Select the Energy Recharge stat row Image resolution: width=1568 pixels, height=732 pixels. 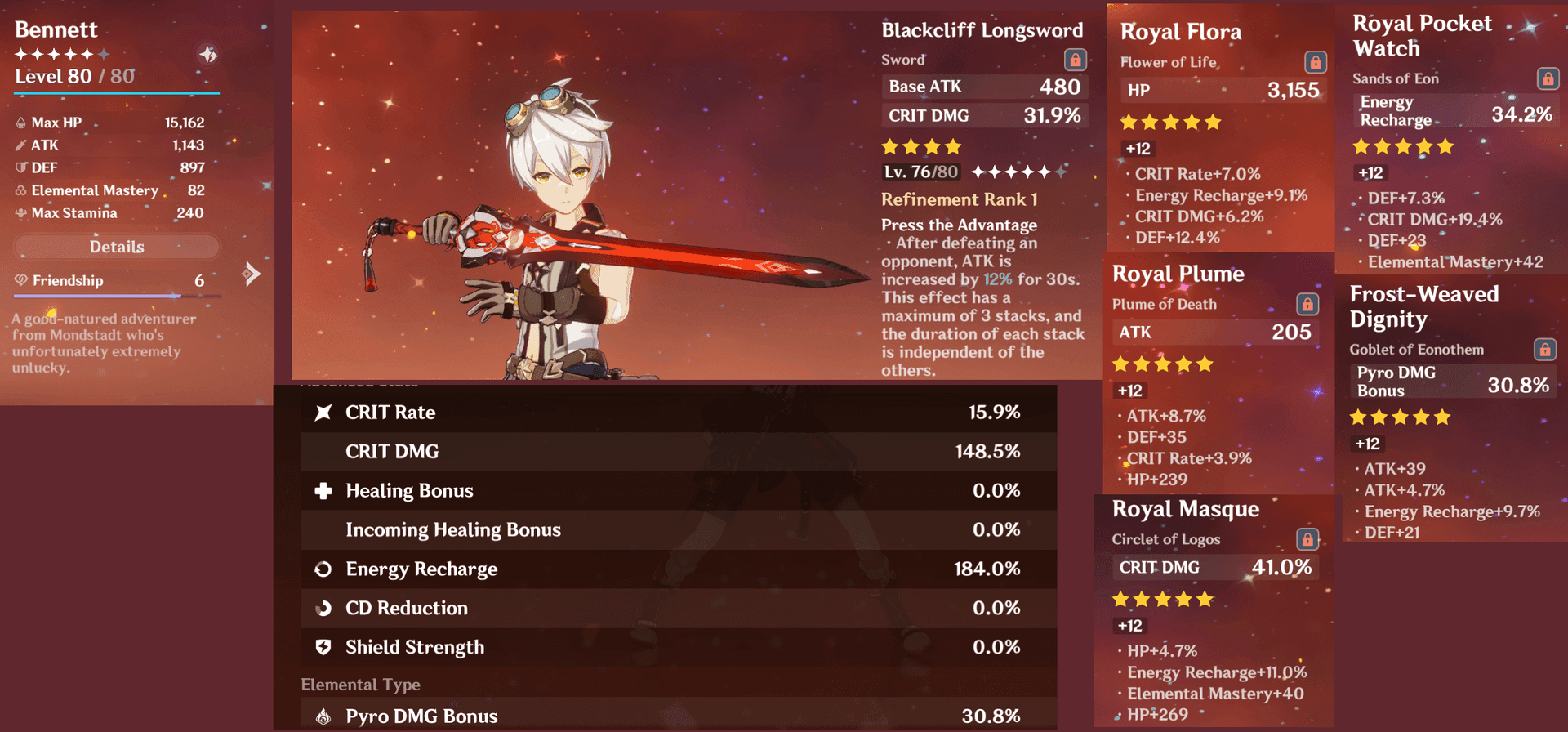point(666,569)
